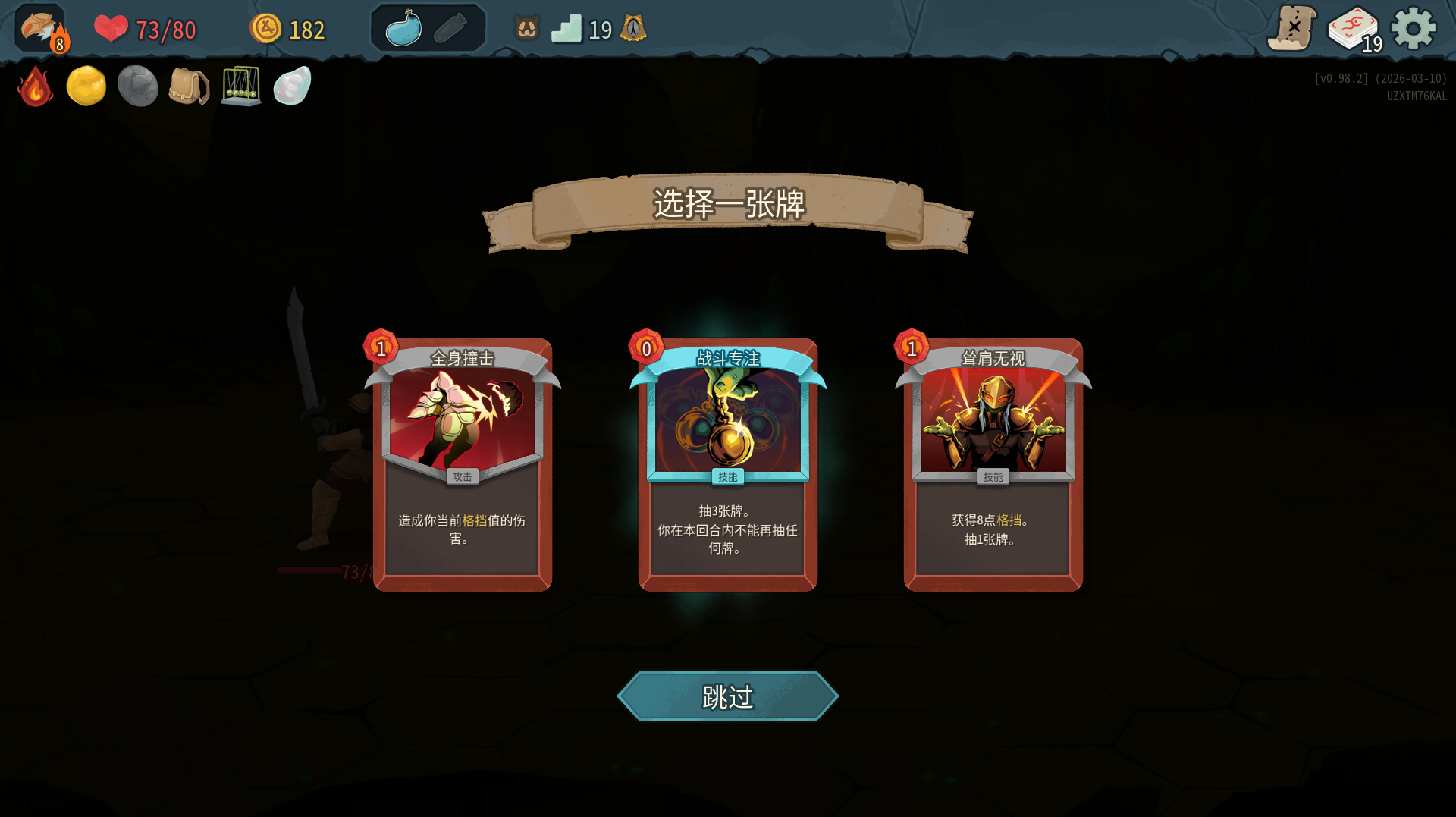
Task: View the deck of 19 cards
Action: click(x=1354, y=30)
